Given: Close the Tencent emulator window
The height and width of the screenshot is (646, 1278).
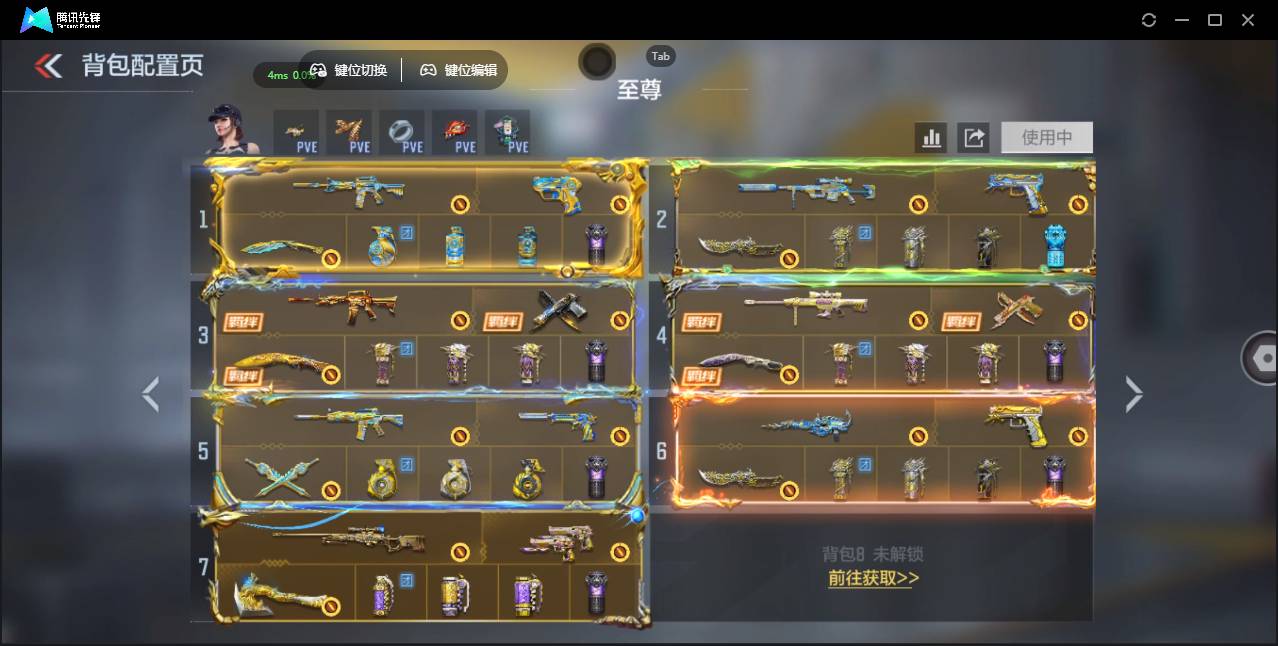Looking at the screenshot, I should (x=1248, y=20).
